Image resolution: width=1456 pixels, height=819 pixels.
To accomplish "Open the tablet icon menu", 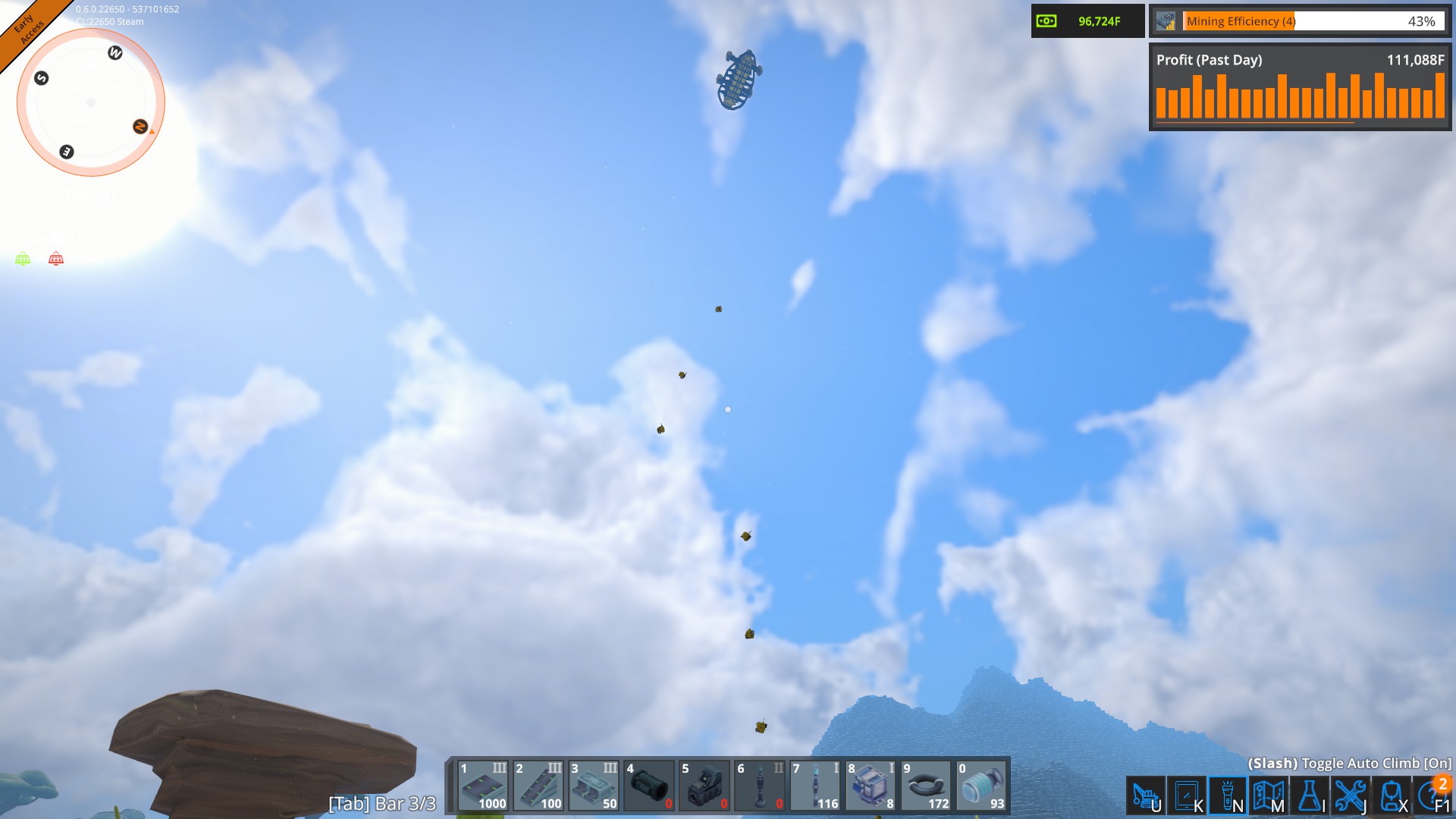I will (1186, 796).
